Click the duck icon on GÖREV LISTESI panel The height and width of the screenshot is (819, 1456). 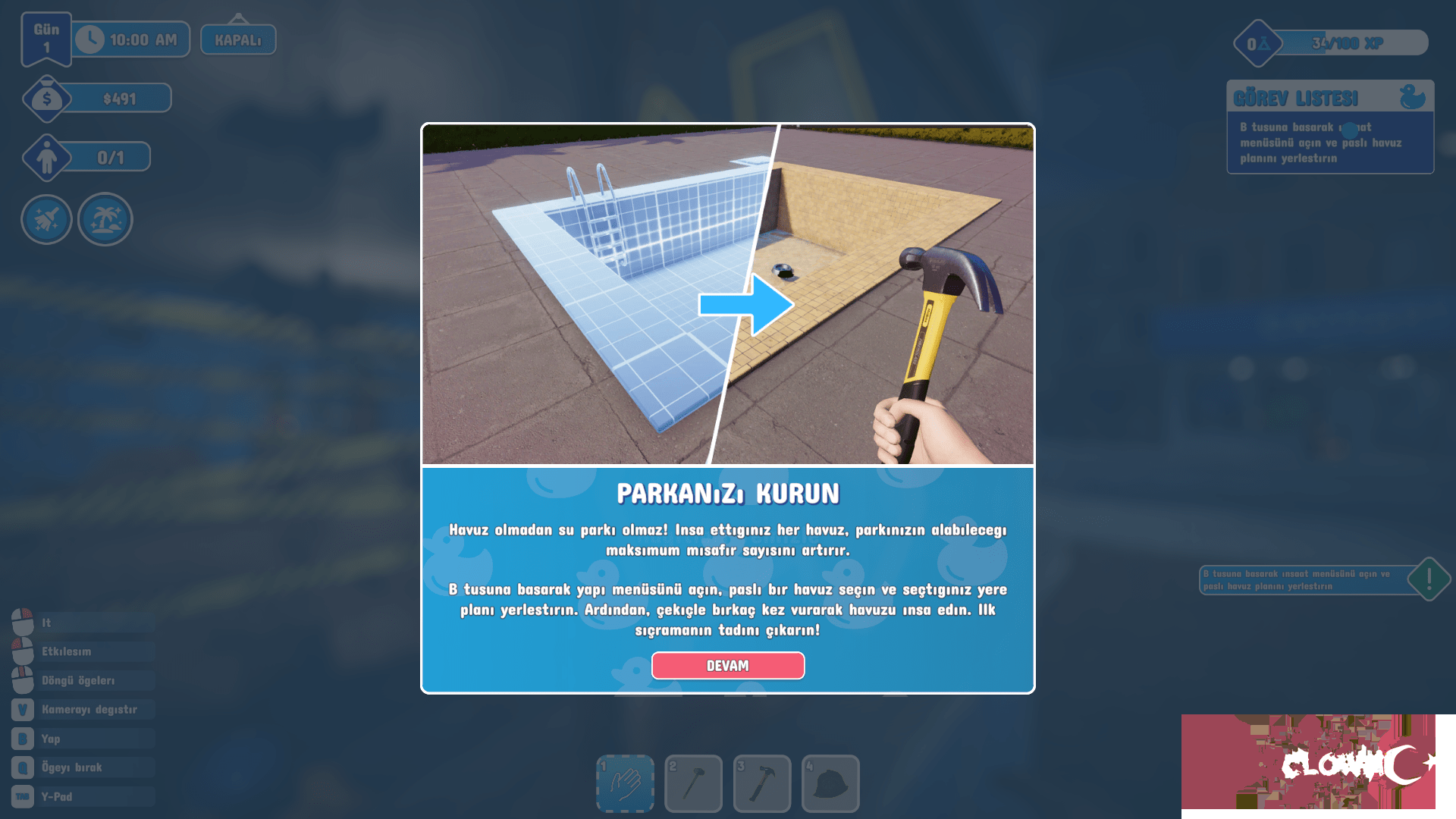pos(1410,98)
